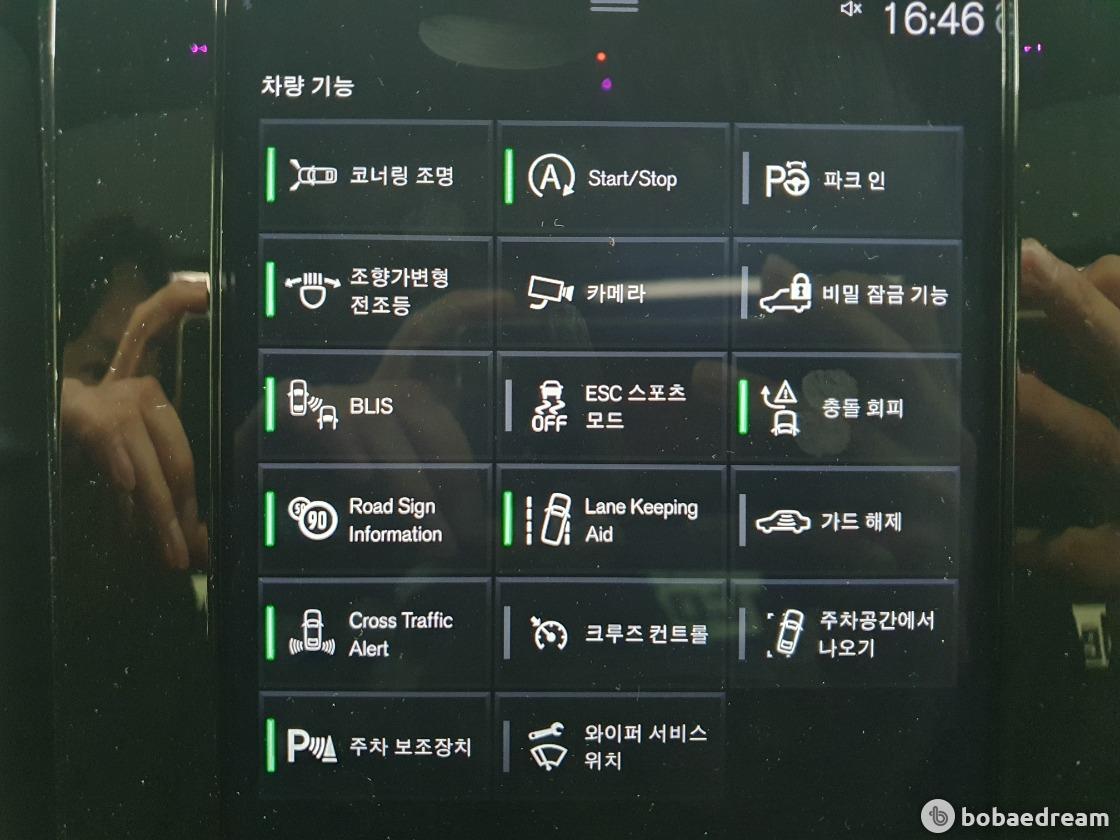The width and height of the screenshot is (1120, 840).
Task: Toggle the Lane Keeping Aid tile
Action: point(612,520)
